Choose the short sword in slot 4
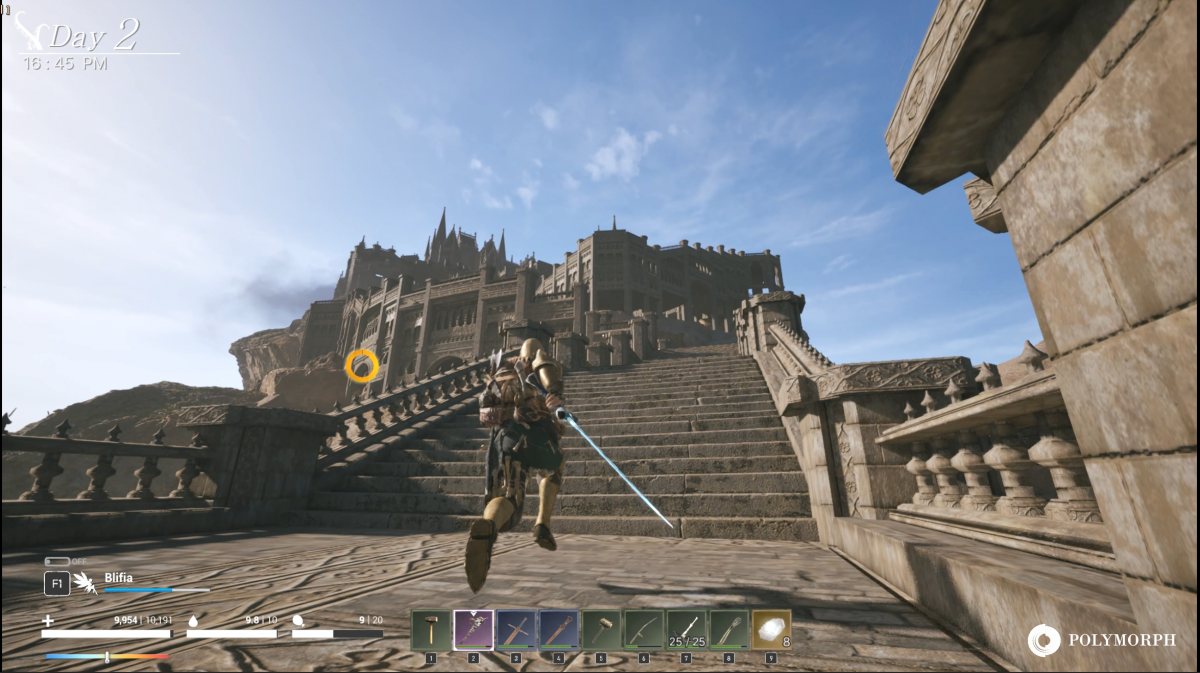 559,630
